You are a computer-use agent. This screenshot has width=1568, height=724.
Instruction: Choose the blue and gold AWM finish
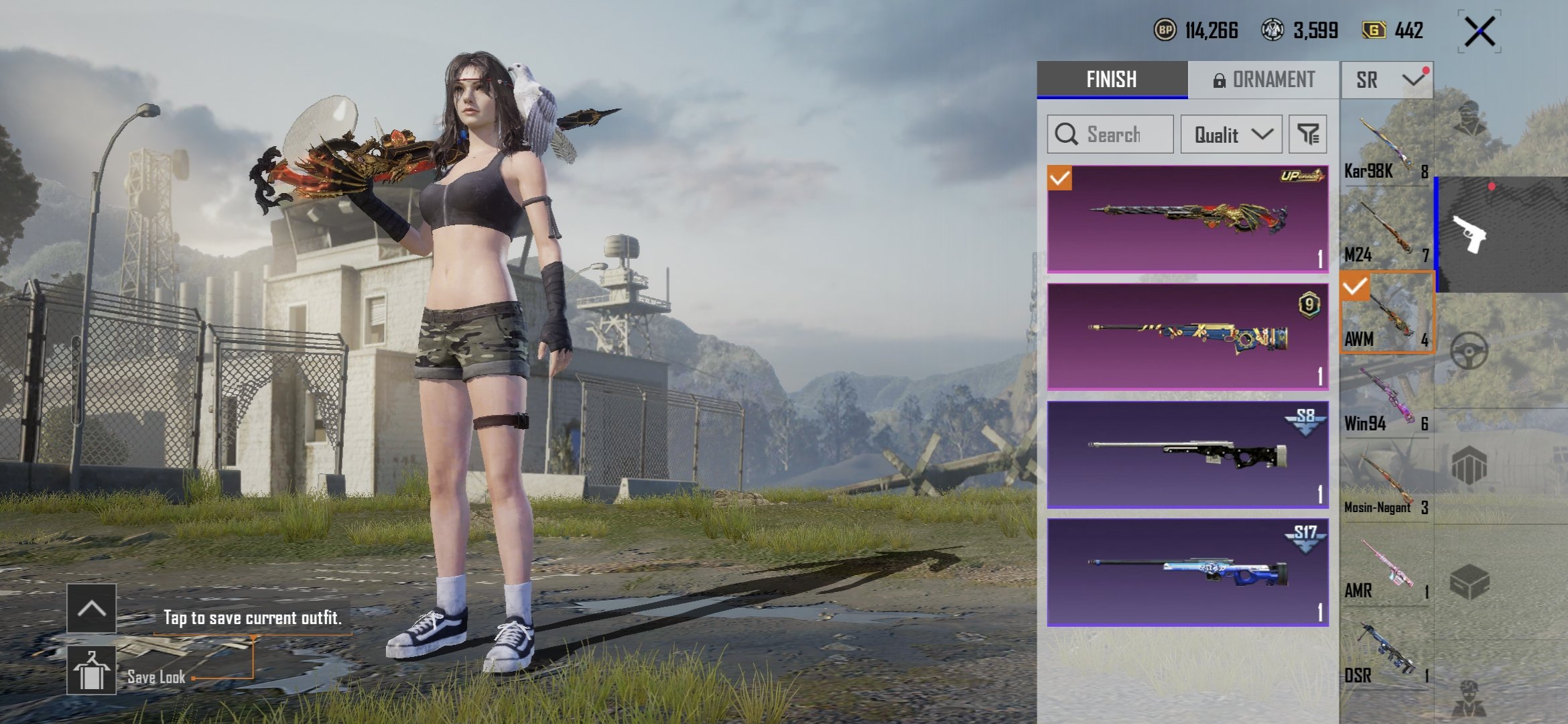(x=1187, y=337)
